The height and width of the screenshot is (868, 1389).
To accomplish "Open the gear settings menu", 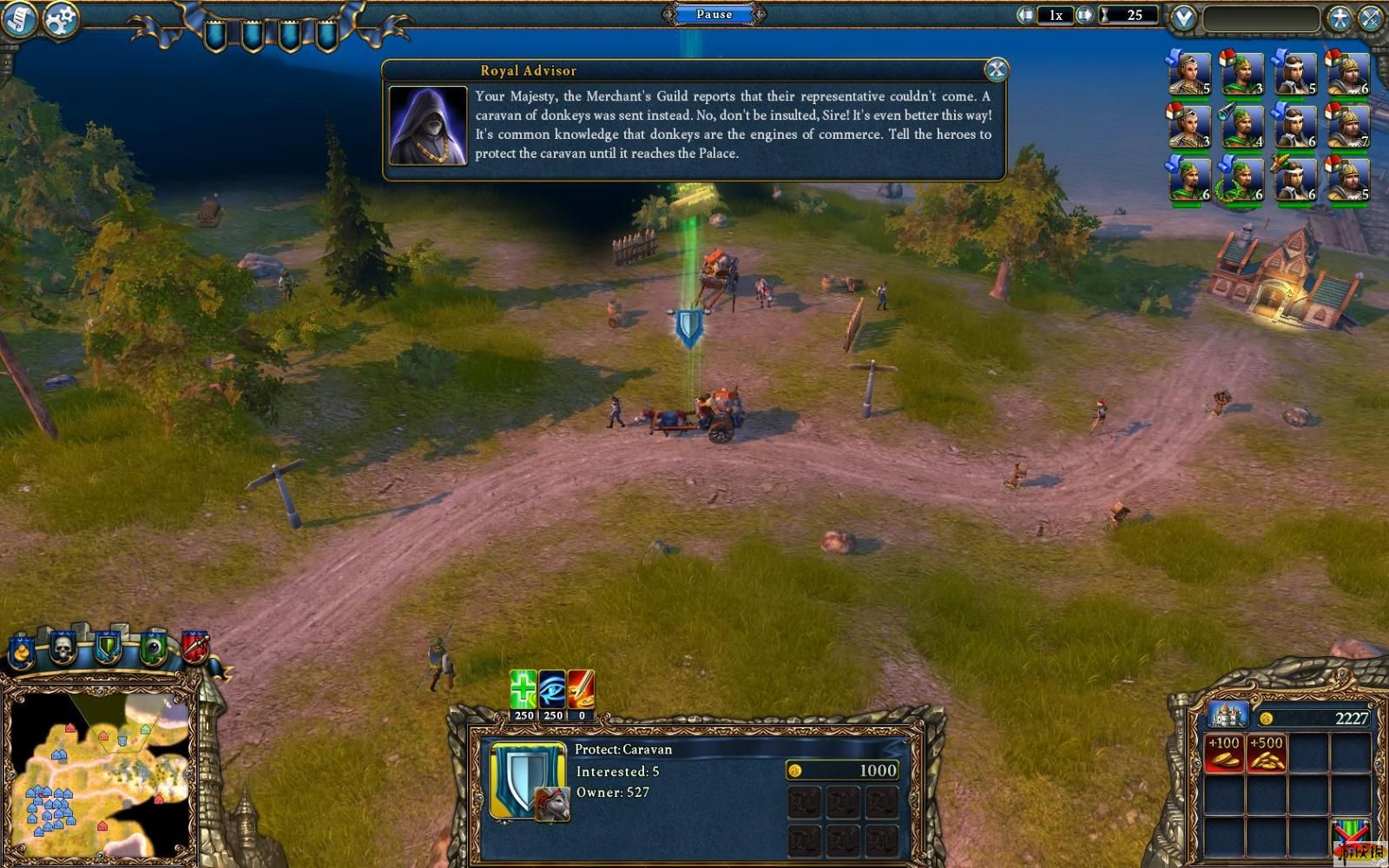I will [x=61, y=18].
